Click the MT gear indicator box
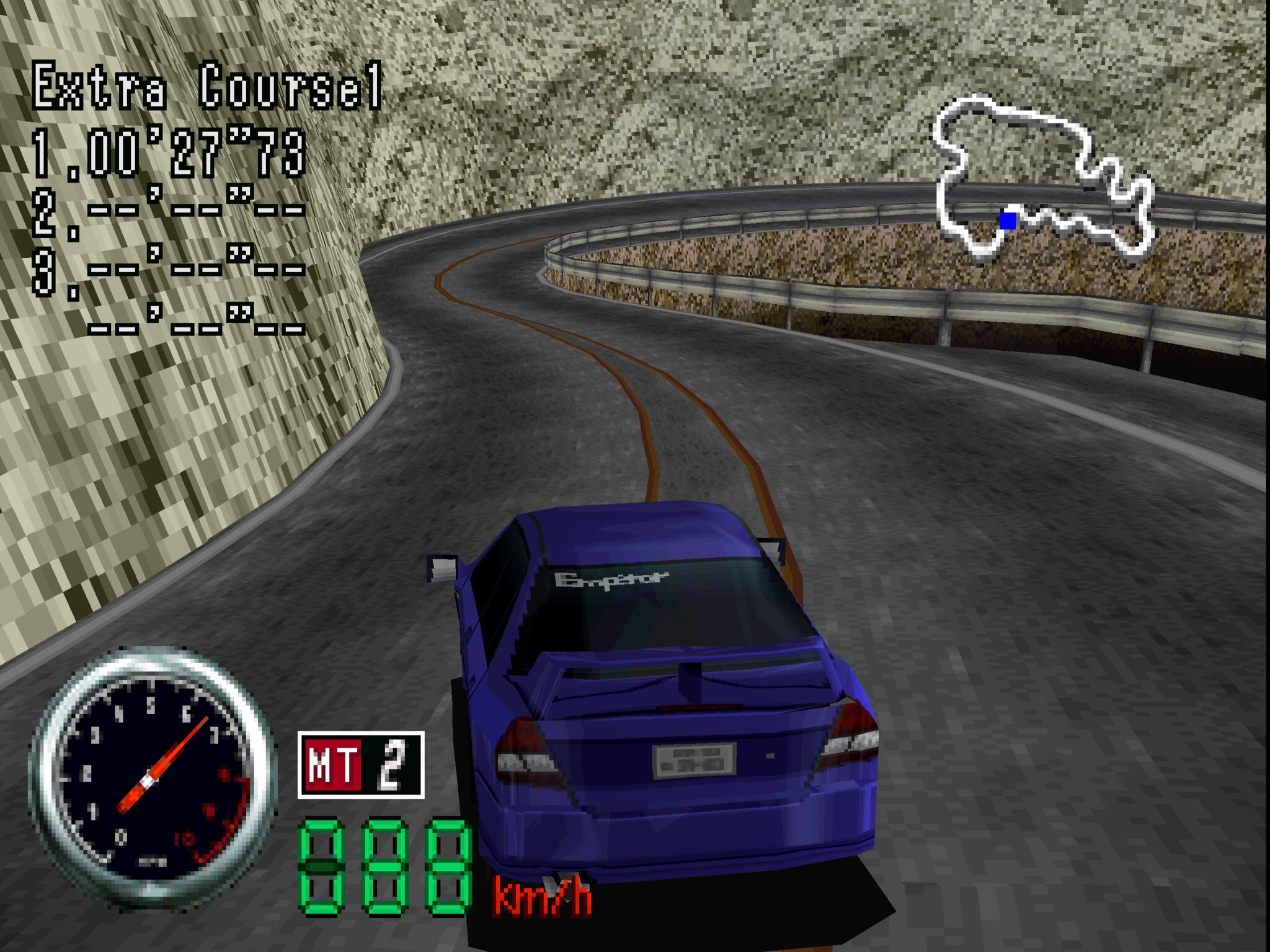 [361, 765]
